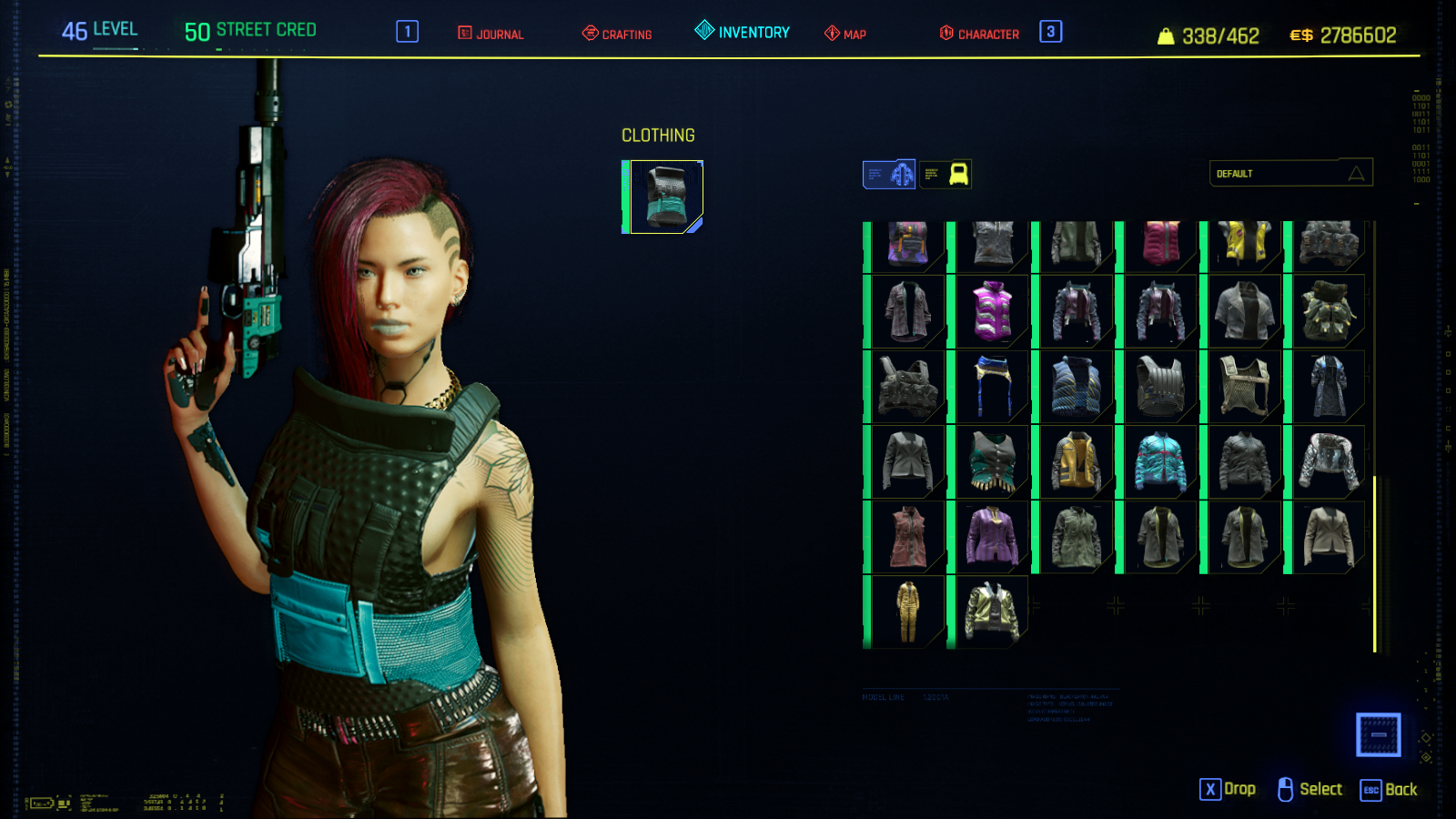Choose the blue quilted vest
This screenshot has width=1456, height=819.
click(x=1076, y=387)
